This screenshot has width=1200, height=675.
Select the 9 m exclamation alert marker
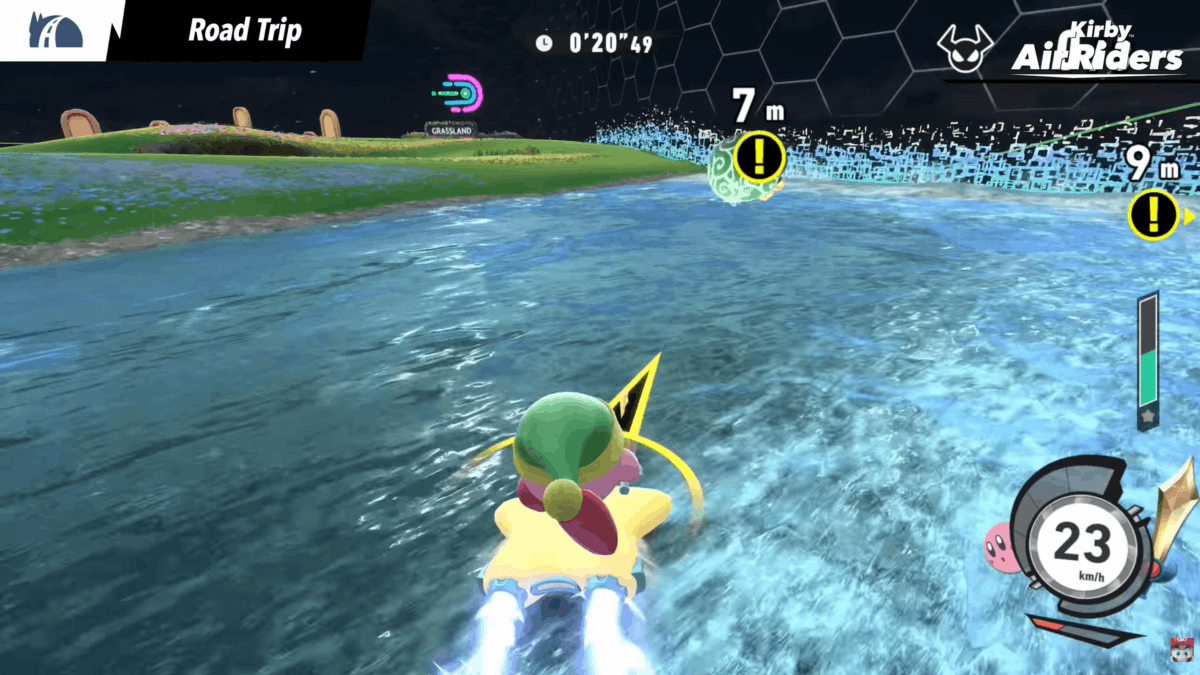[1153, 215]
